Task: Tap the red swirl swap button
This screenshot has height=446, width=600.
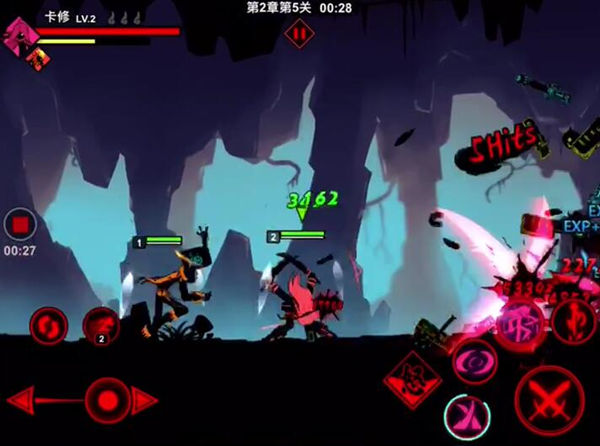Action: point(47,324)
